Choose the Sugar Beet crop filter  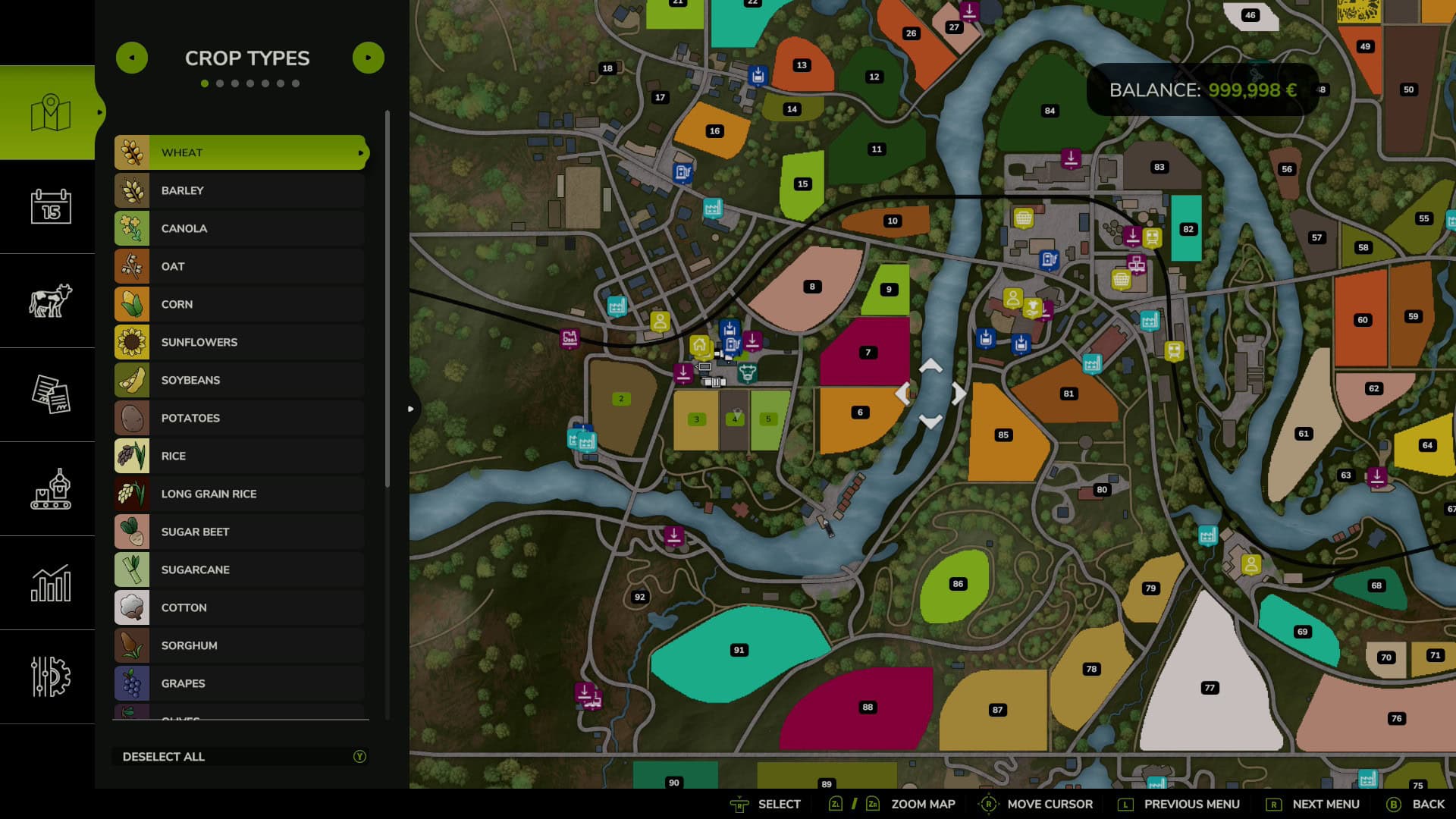[240, 532]
